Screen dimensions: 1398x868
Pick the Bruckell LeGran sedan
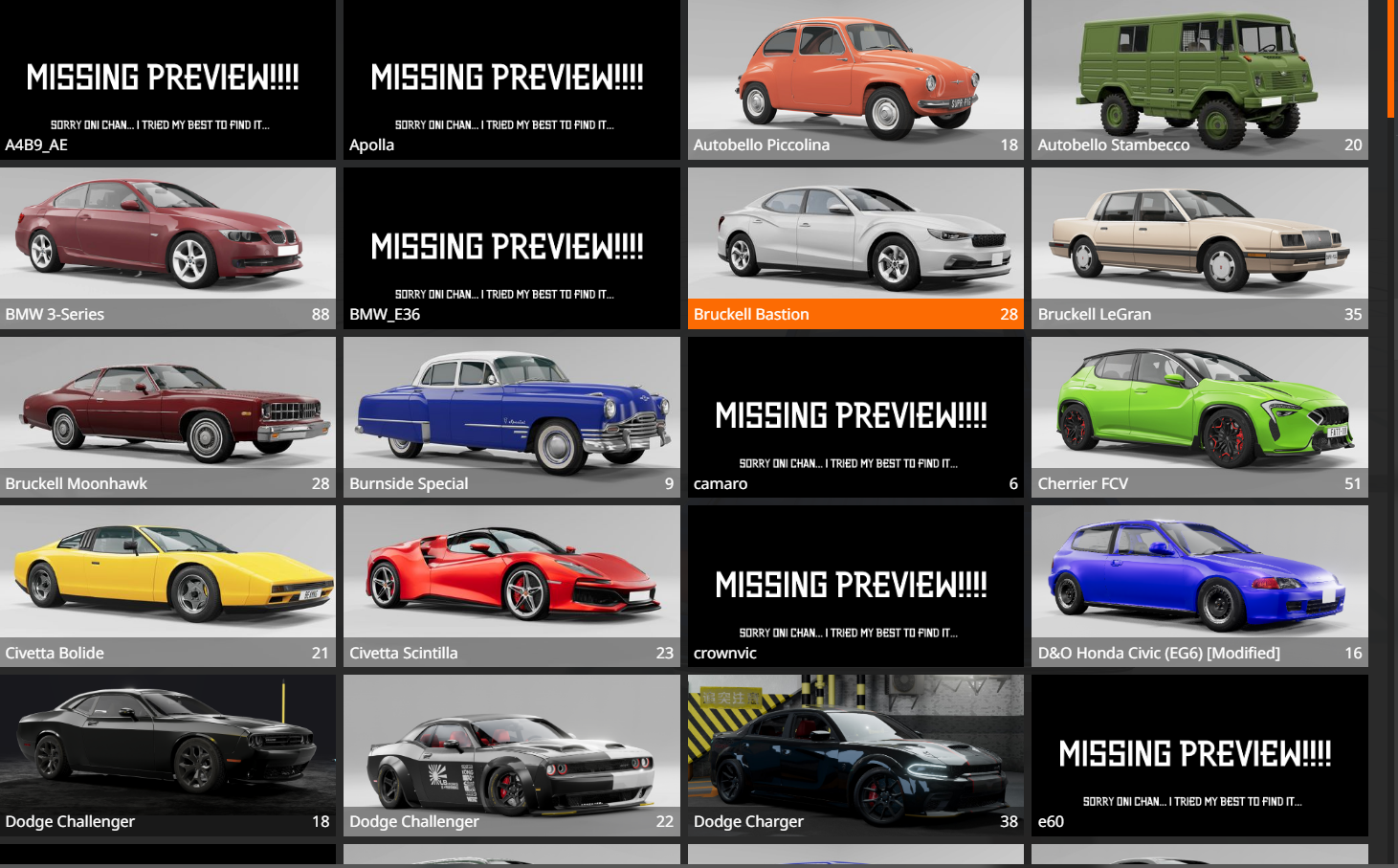click(x=1199, y=247)
